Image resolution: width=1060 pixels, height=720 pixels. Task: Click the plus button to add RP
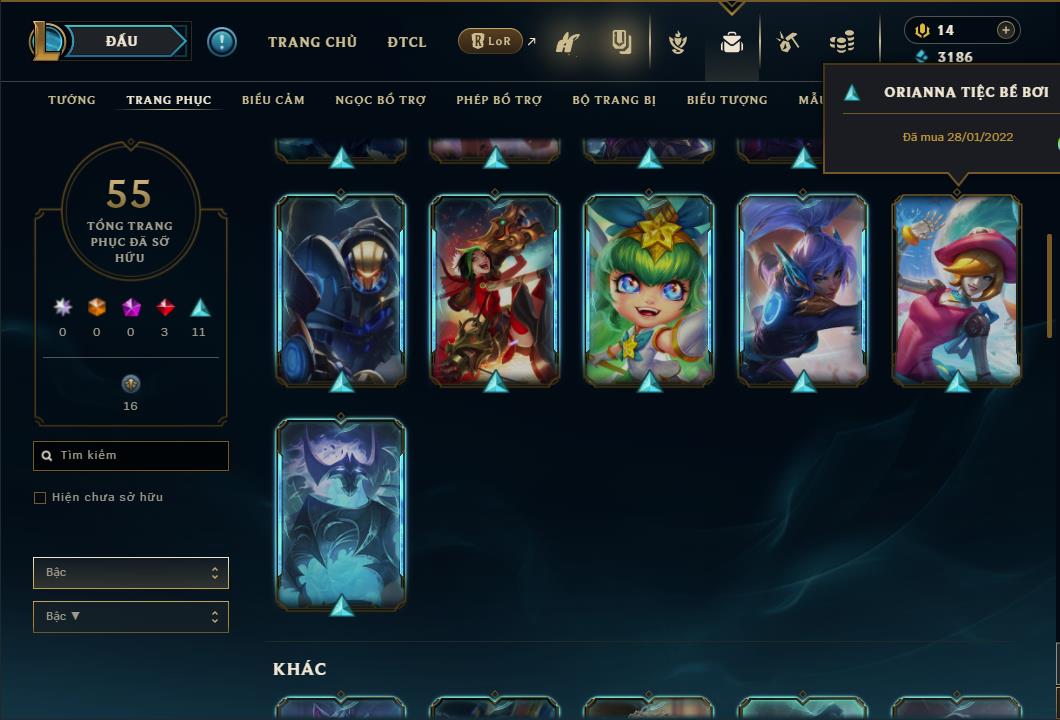tap(1006, 30)
